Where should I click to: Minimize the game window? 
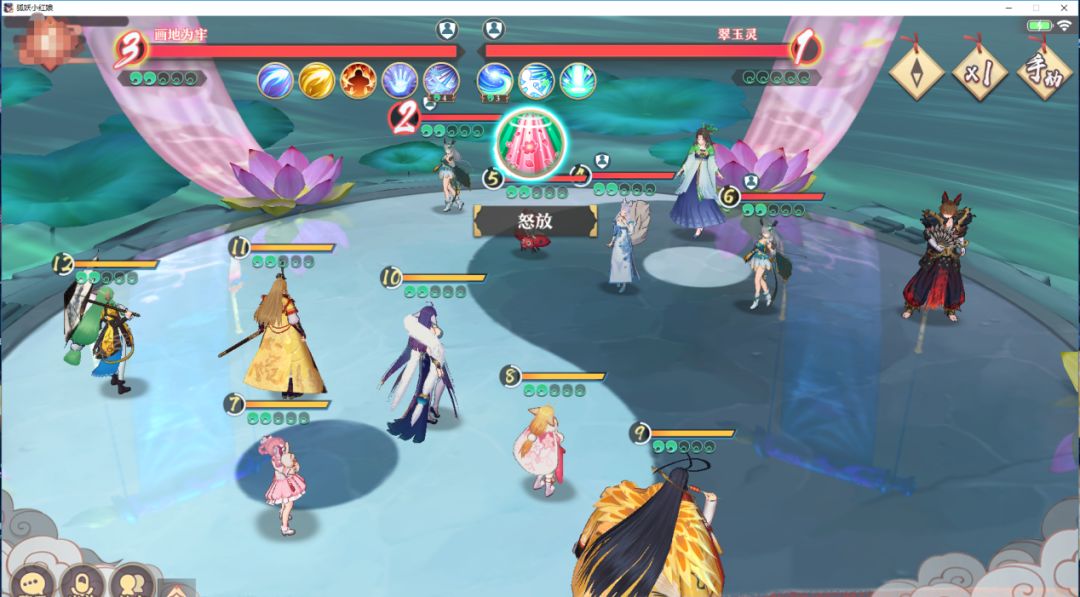1006,7
